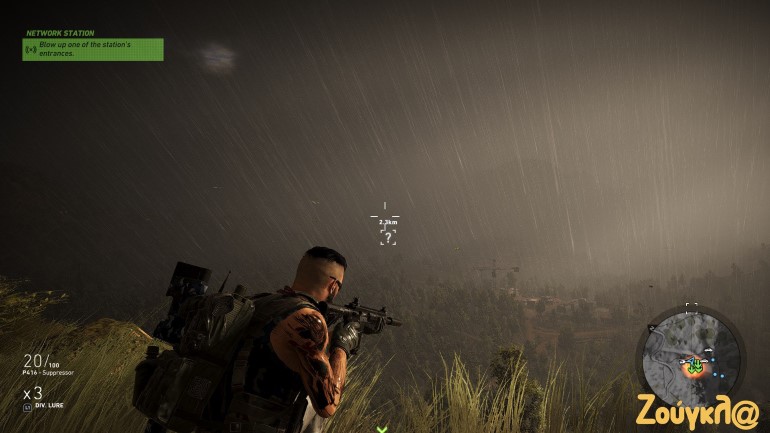The width and height of the screenshot is (770, 433).
Task: Open the Network Station objective tracker
Action: click(93, 48)
